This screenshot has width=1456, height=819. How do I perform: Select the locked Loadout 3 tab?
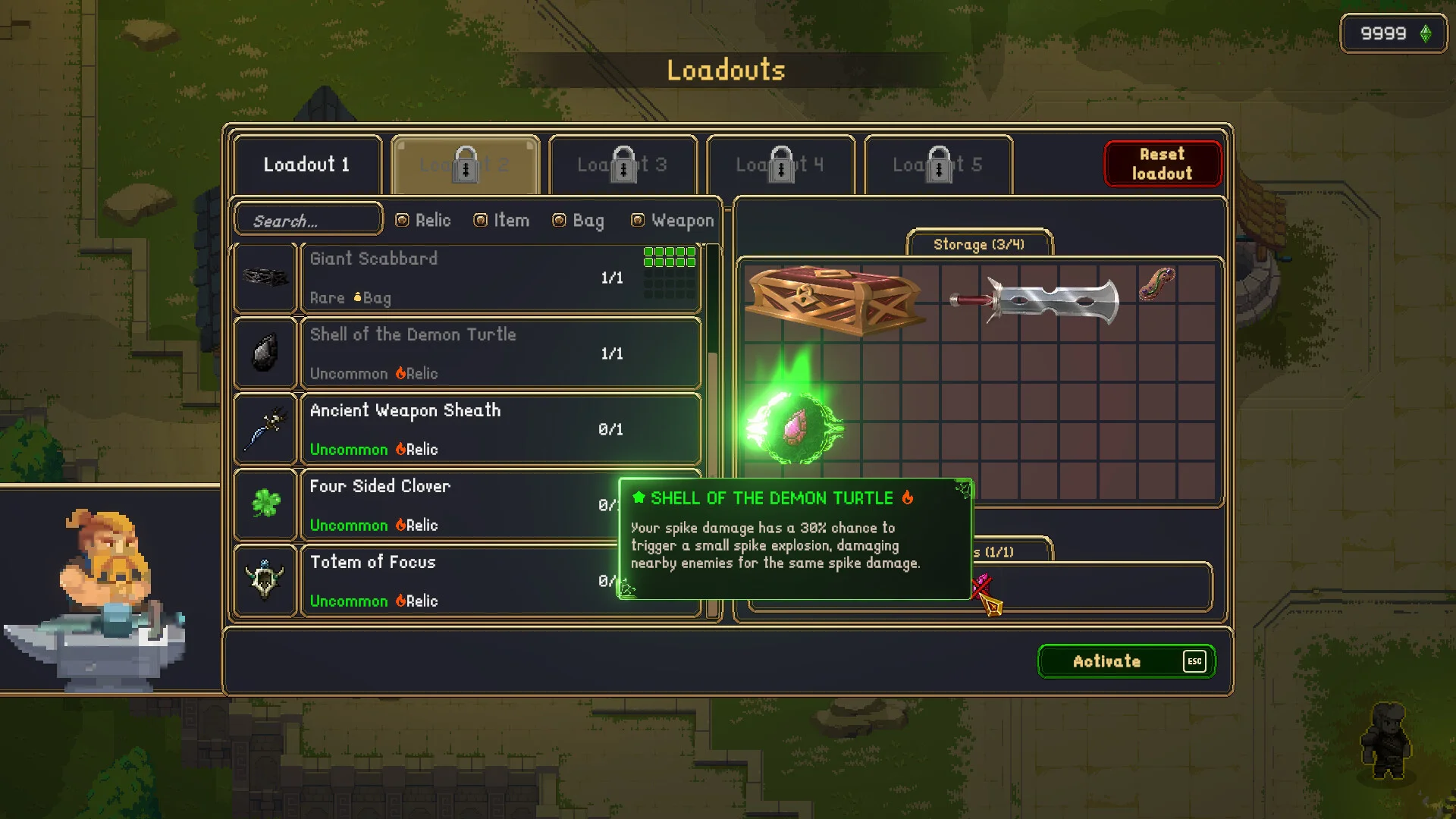[623, 165]
